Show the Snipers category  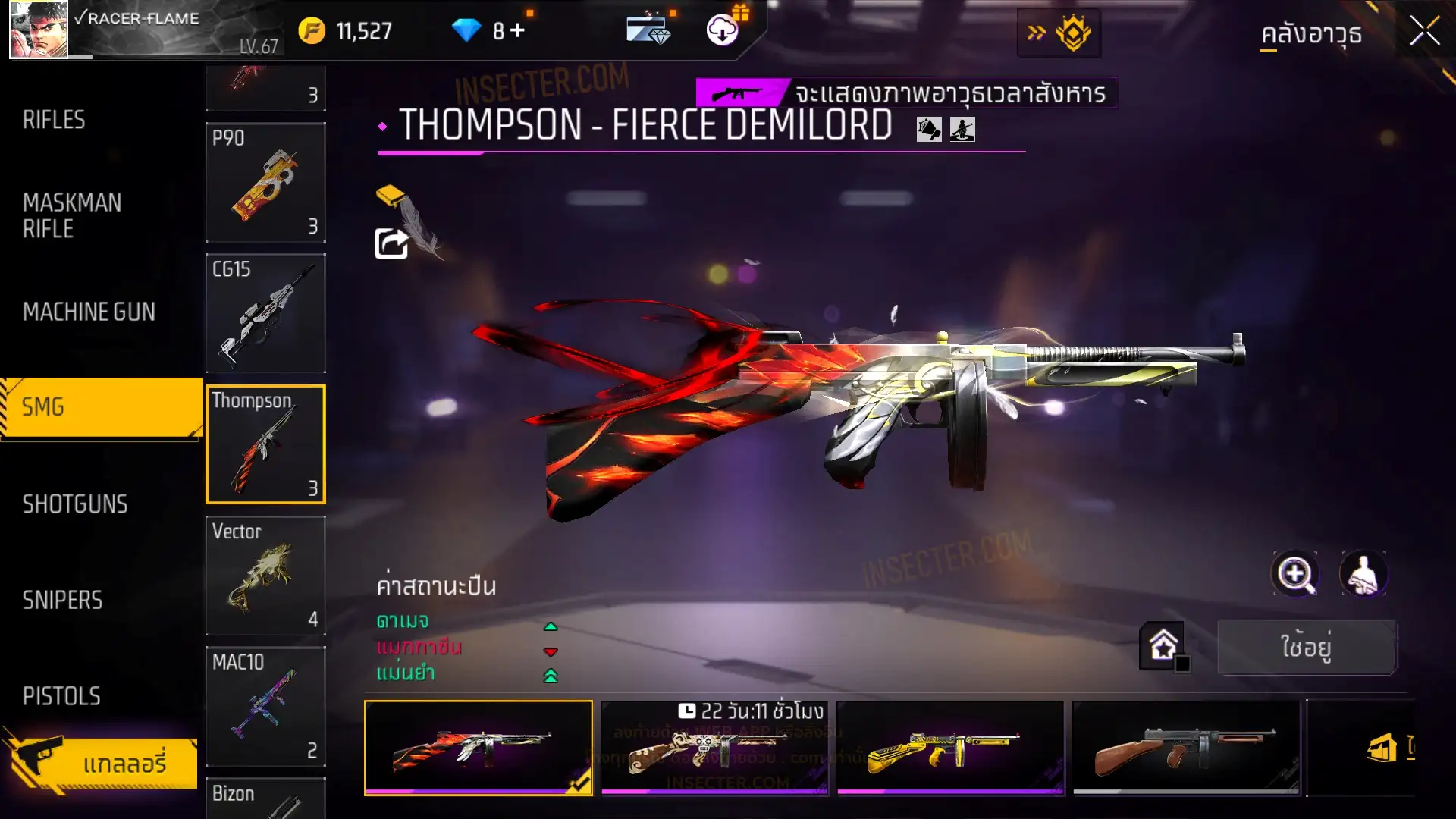click(x=62, y=601)
